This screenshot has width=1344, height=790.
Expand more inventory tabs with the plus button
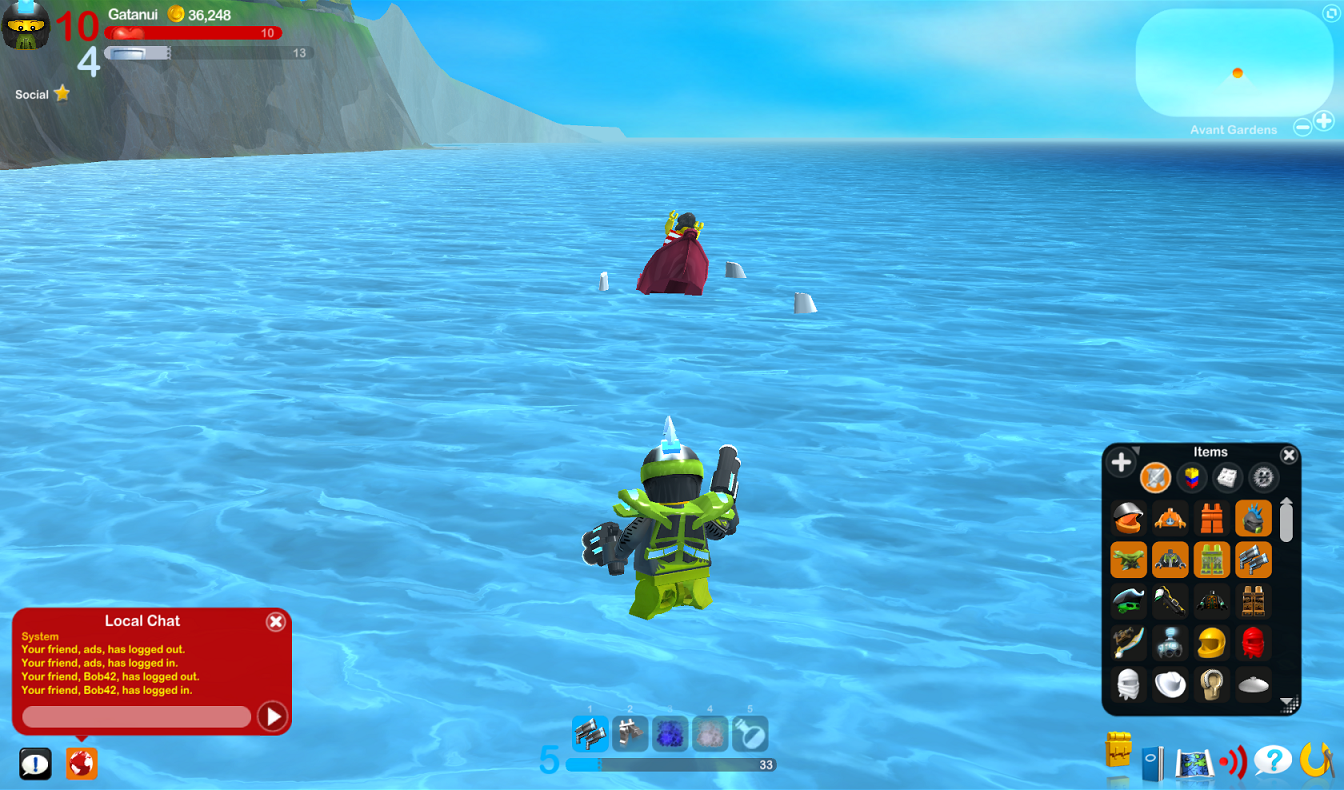(x=1121, y=462)
